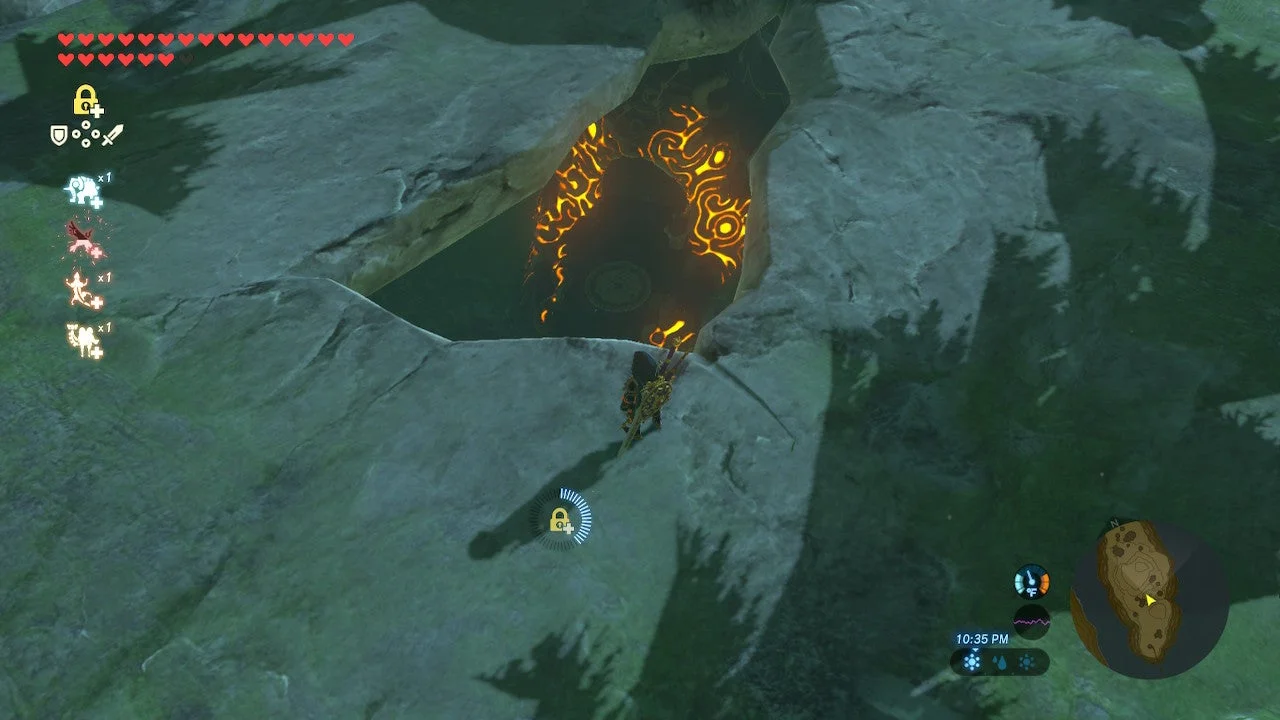Click the shield equipment icon

[58, 134]
